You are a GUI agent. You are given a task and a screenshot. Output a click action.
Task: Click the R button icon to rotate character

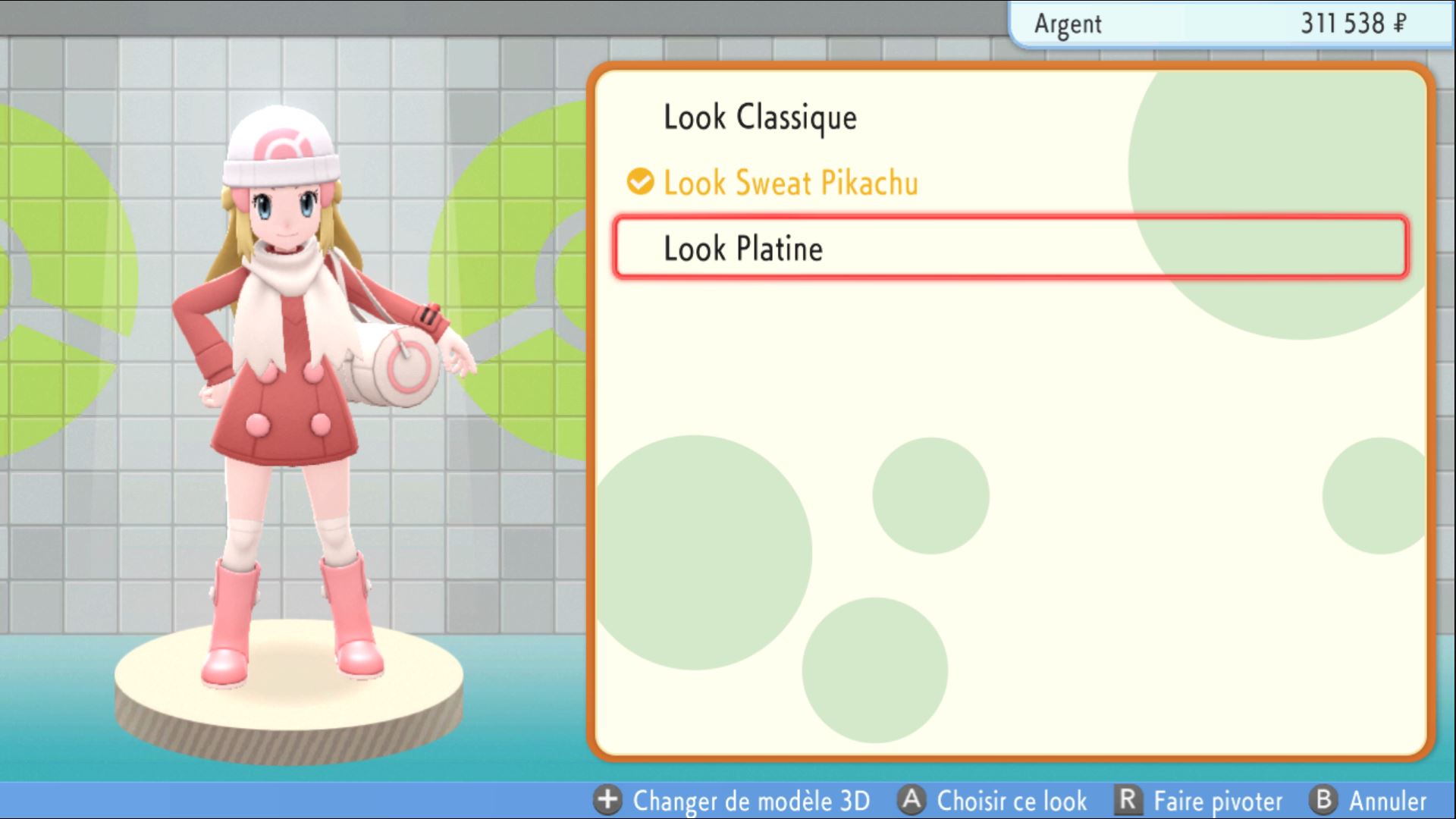(x=1128, y=800)
